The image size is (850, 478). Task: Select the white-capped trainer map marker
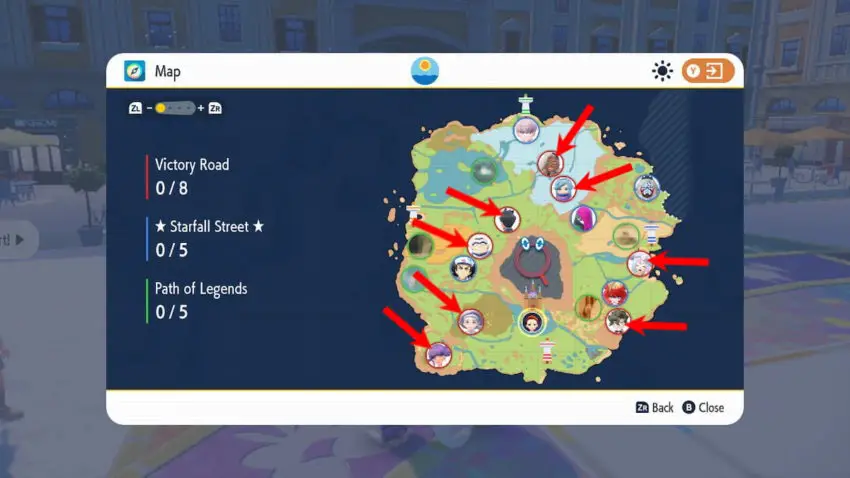[462, 268]
